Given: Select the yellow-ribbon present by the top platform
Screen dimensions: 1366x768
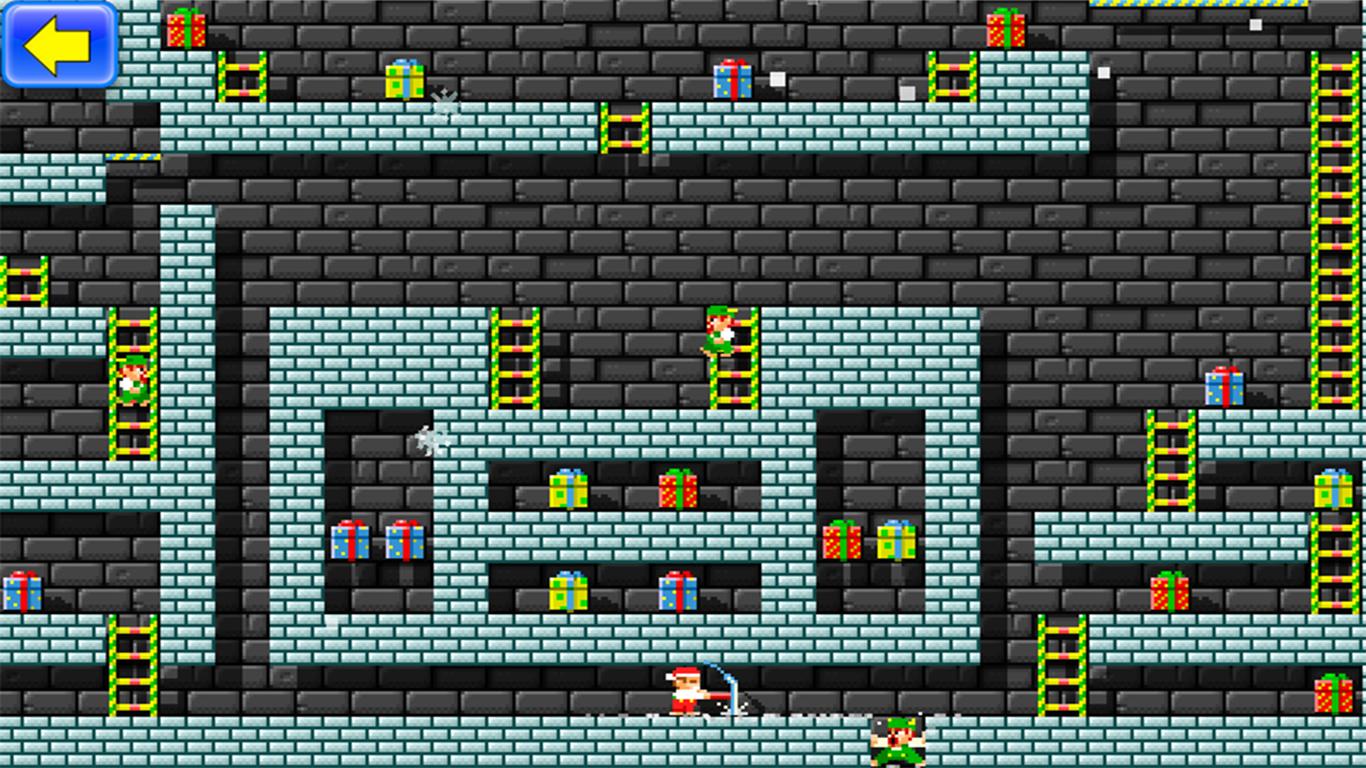Looking at the screenshot, I should click(401, 80).
